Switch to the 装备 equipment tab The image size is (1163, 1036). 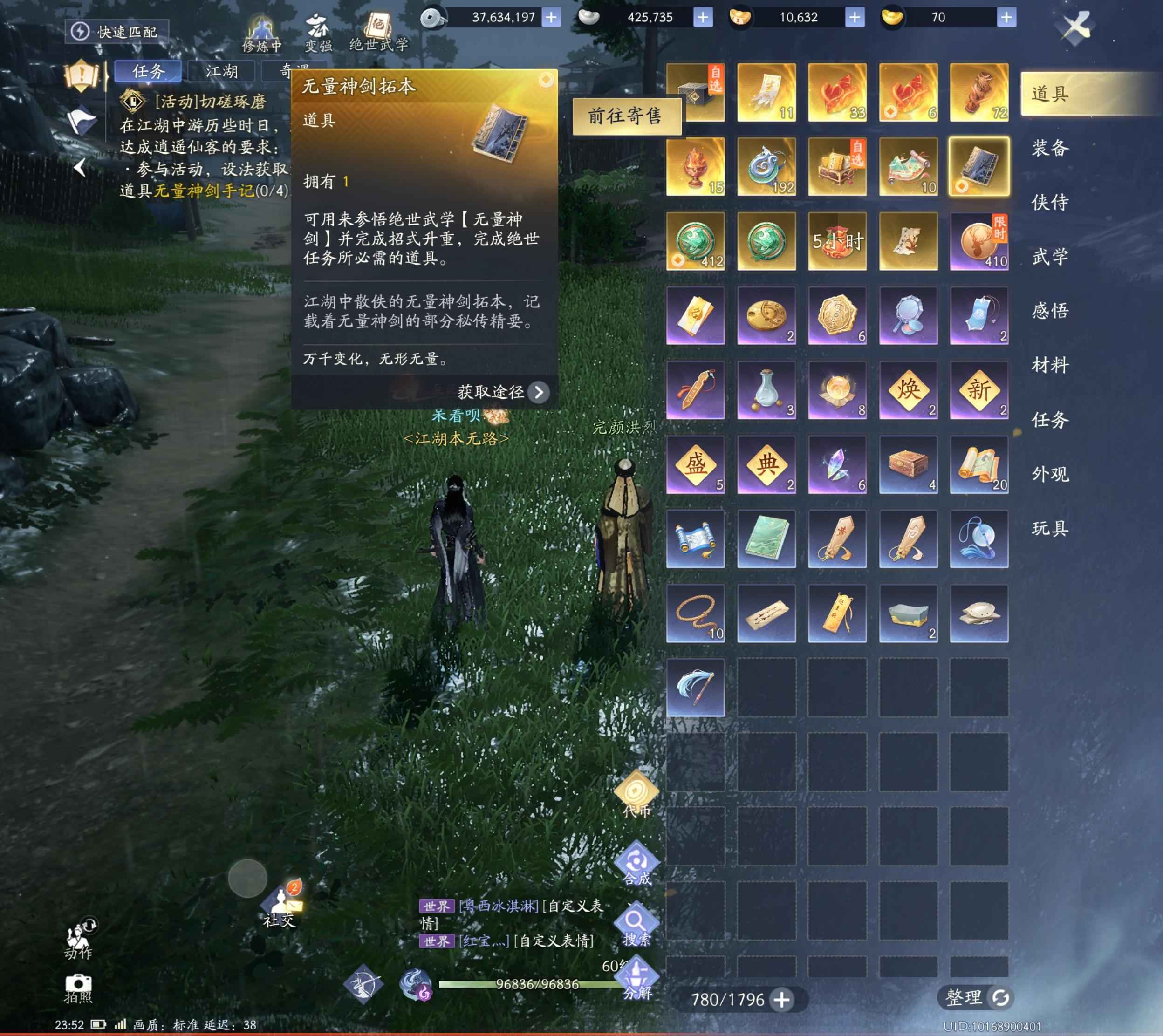point(1051,148)
